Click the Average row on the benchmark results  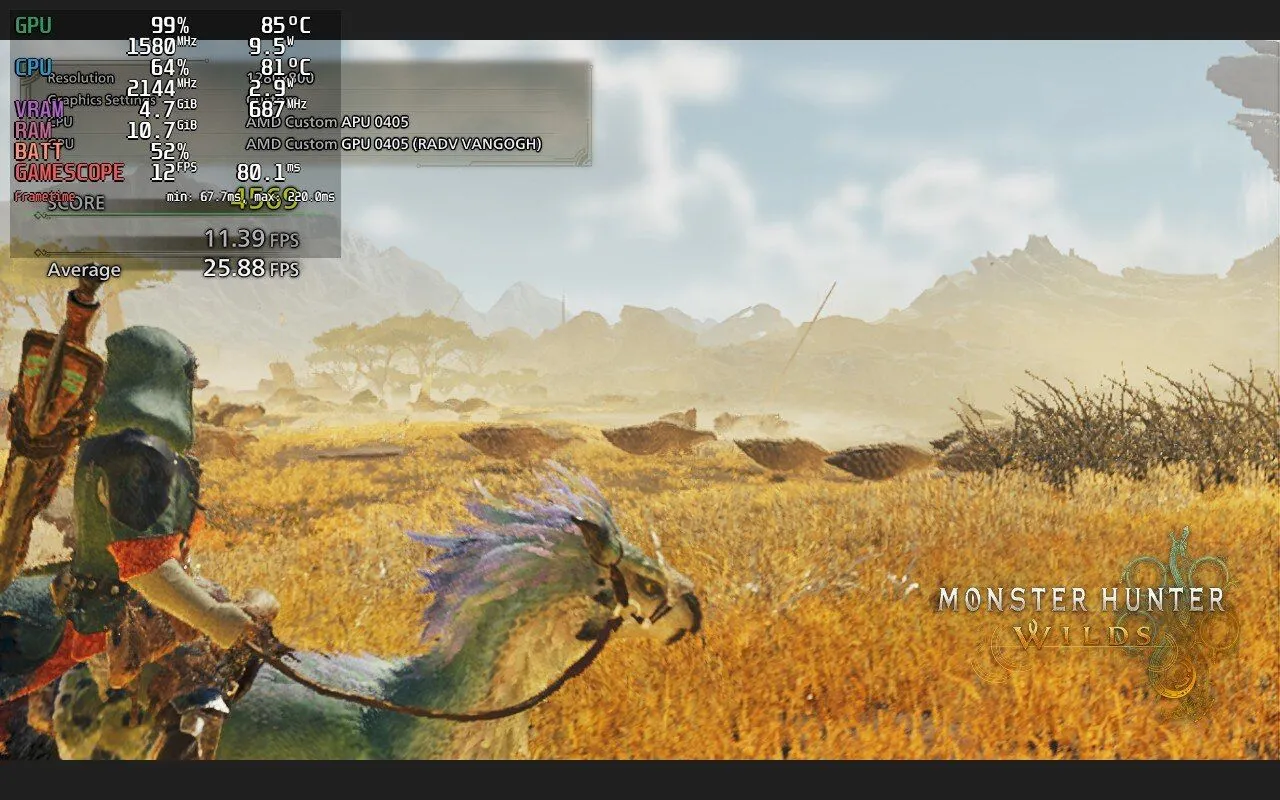pyautogui.click(x=84, y=269)
